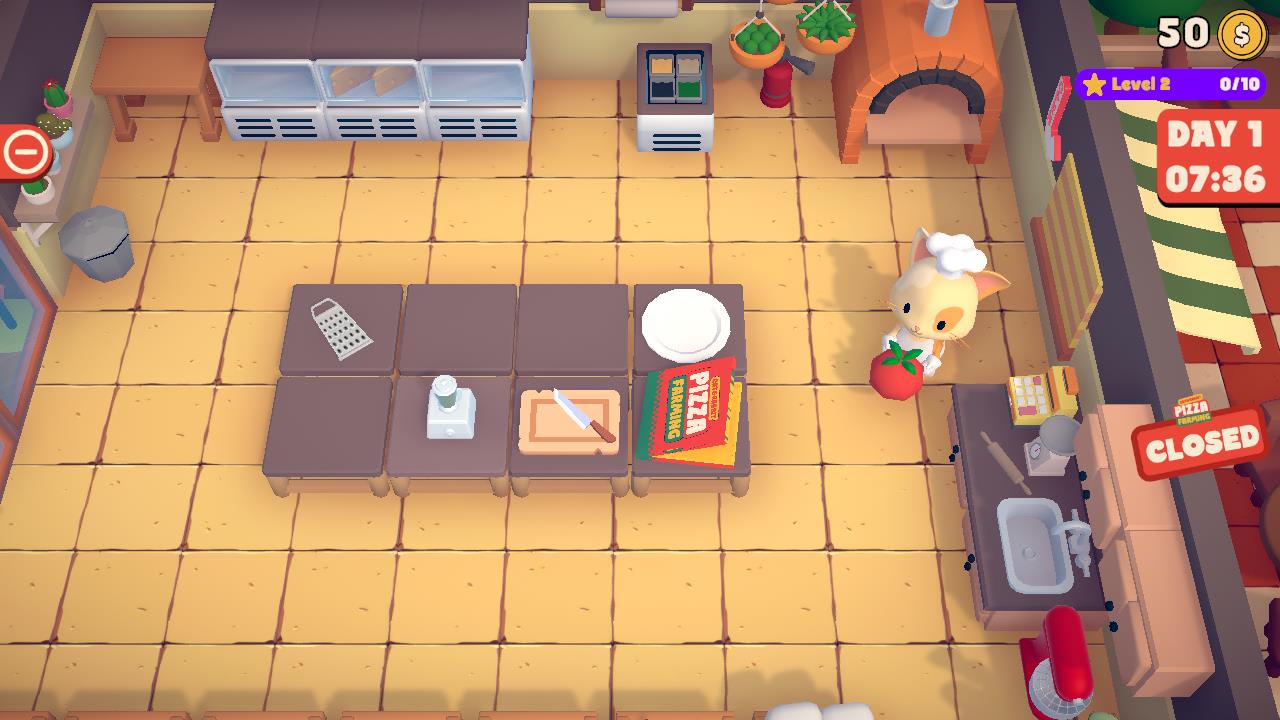The height and width of the screenshot is (720, 1280).
Task: Take the white plate from the counter
Action: [687, 324]
